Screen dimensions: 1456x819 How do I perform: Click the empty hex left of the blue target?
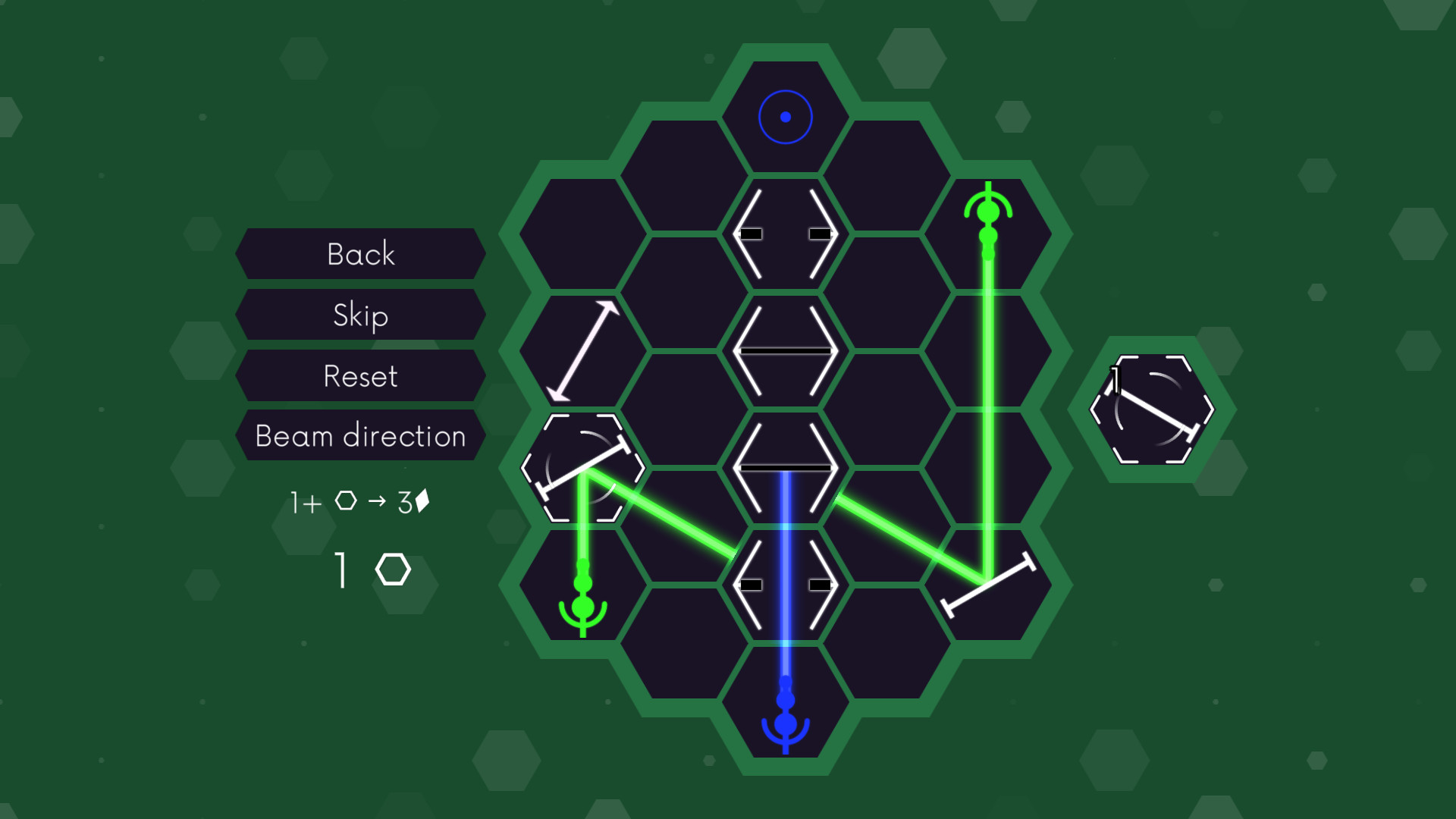(682, 174)
